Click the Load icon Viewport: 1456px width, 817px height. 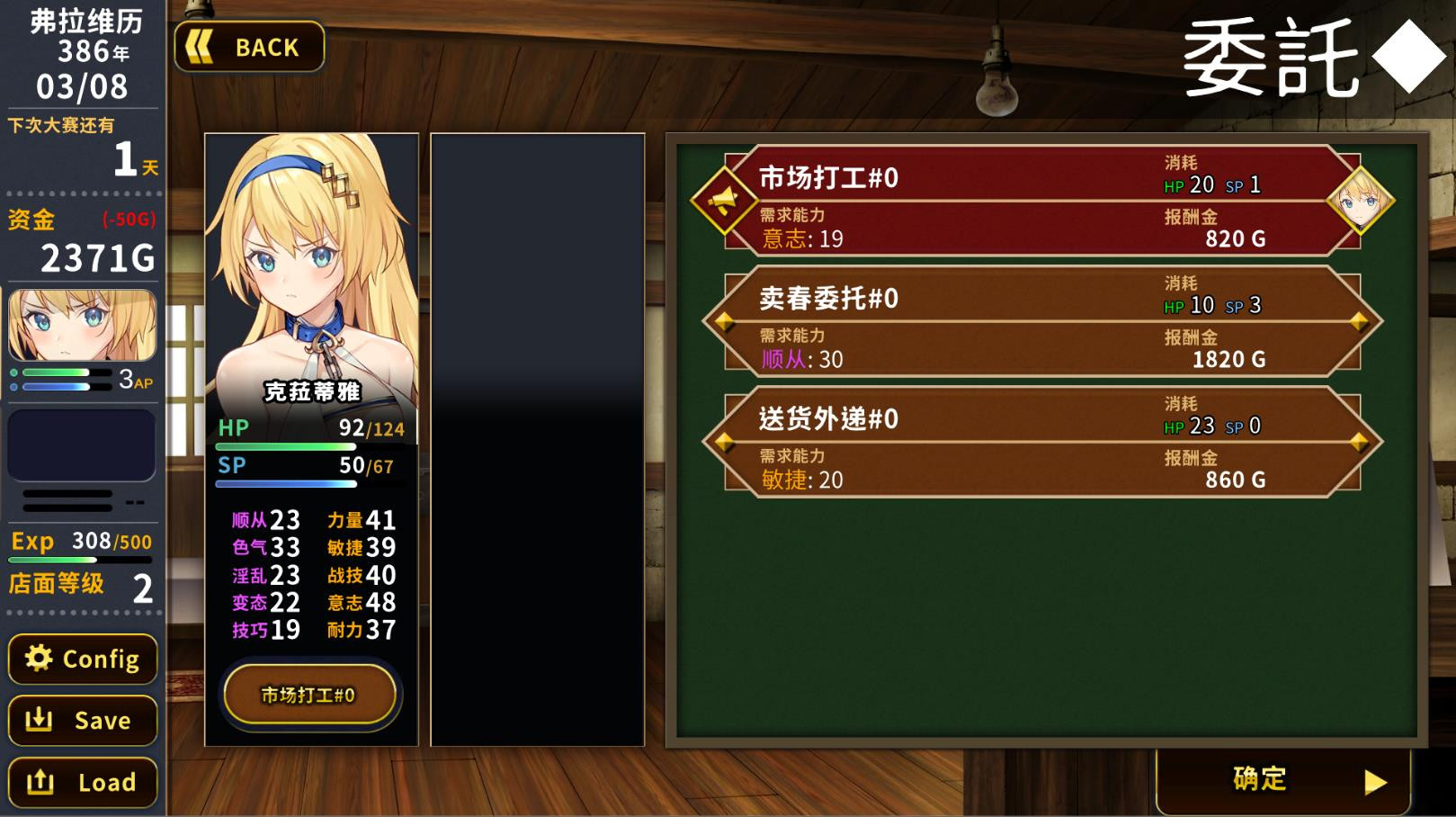click(x=38, y=781)
